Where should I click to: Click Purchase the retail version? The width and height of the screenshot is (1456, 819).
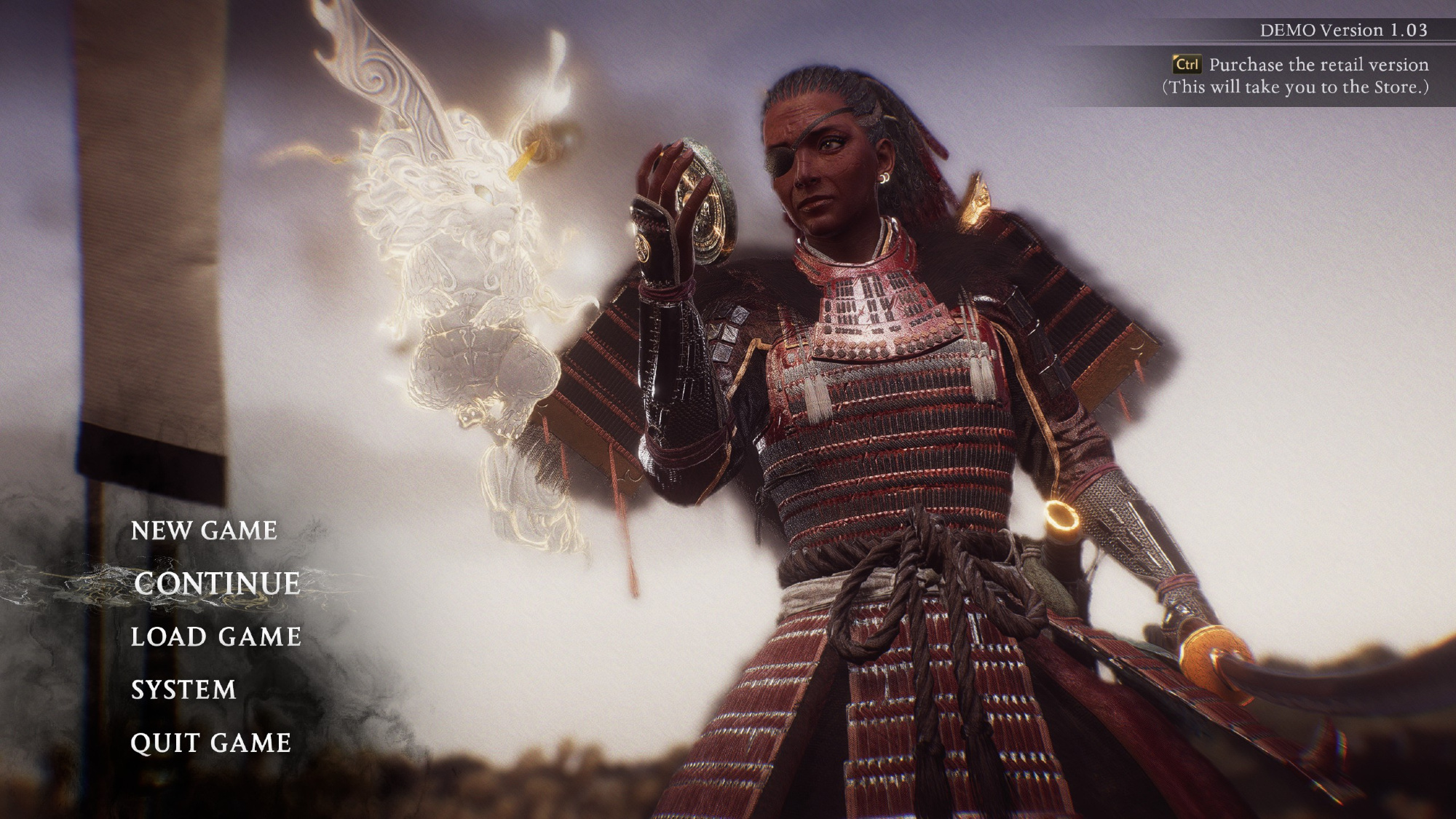(1318, 65)
